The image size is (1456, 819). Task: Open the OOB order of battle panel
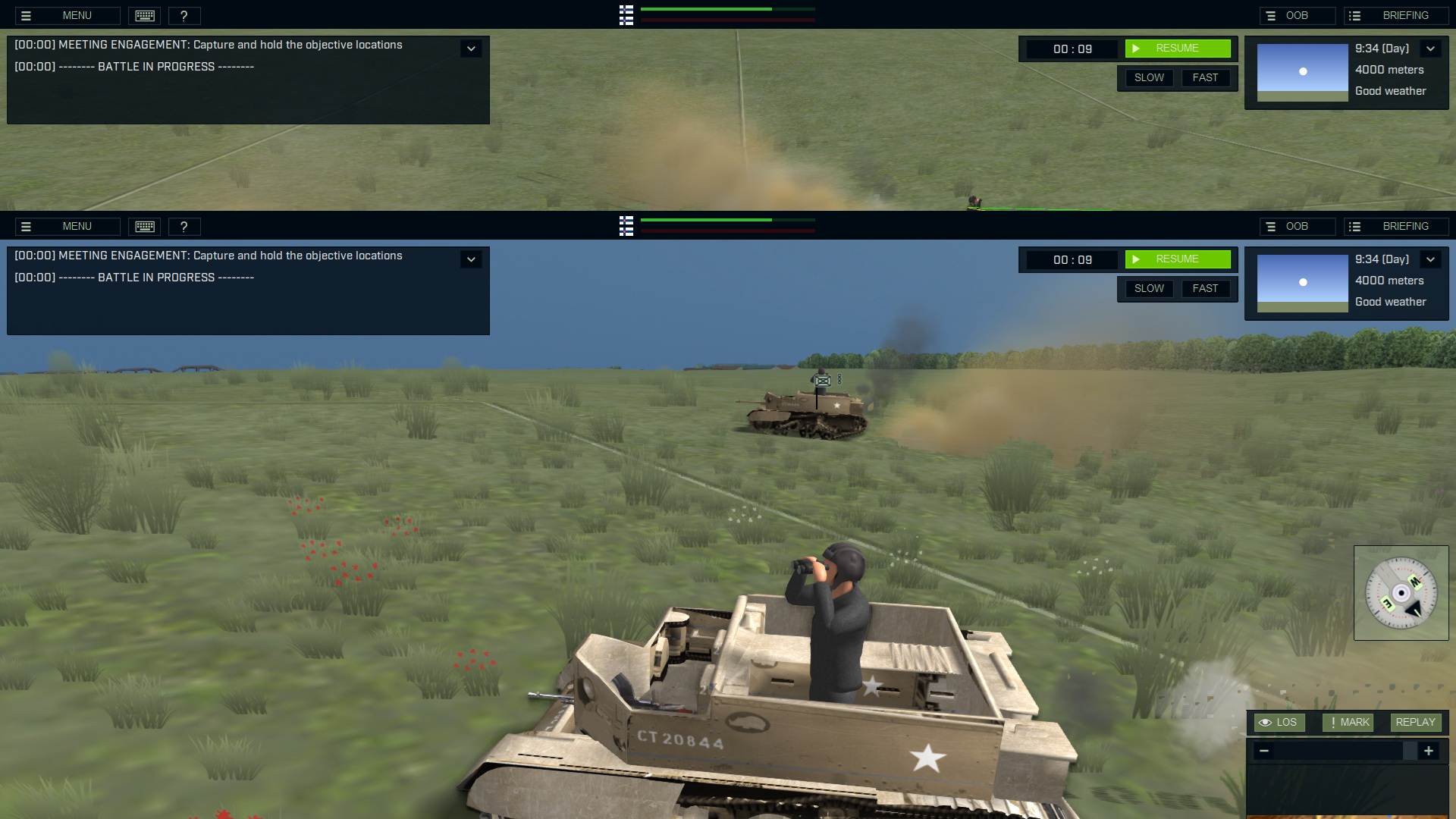(1298, 14)
